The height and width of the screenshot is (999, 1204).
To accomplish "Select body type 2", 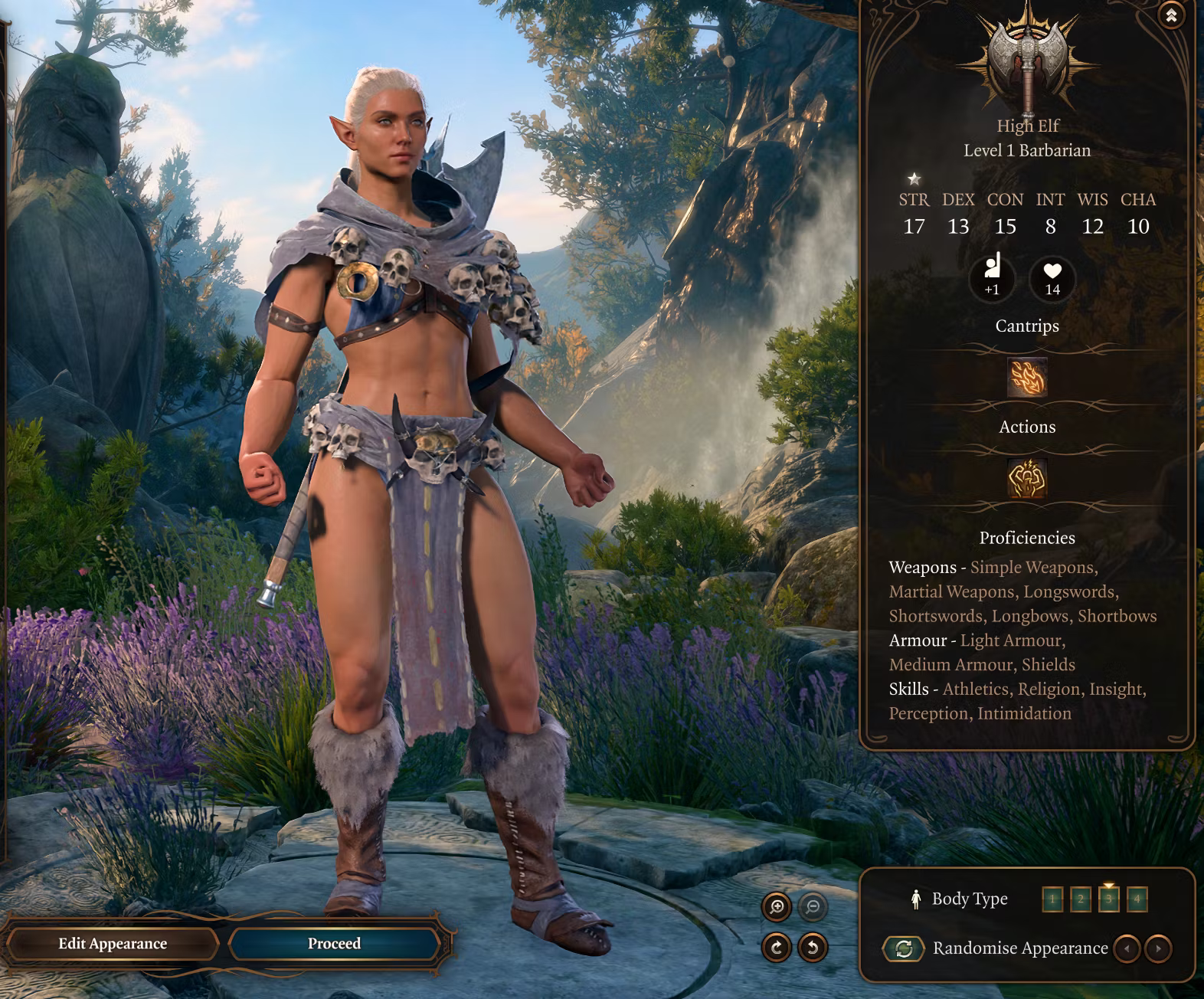I will click(x=1081, y=899).
